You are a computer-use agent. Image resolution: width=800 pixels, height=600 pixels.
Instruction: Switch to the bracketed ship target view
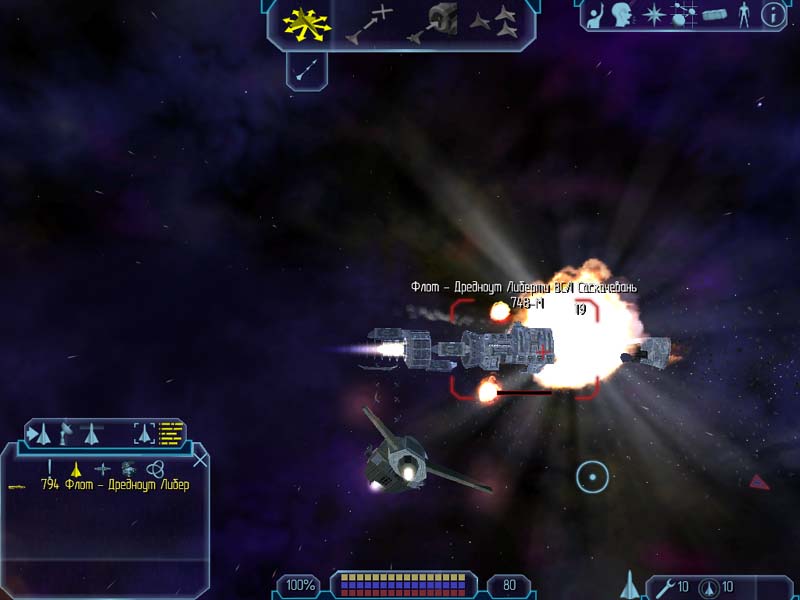[x=145, y=434]
